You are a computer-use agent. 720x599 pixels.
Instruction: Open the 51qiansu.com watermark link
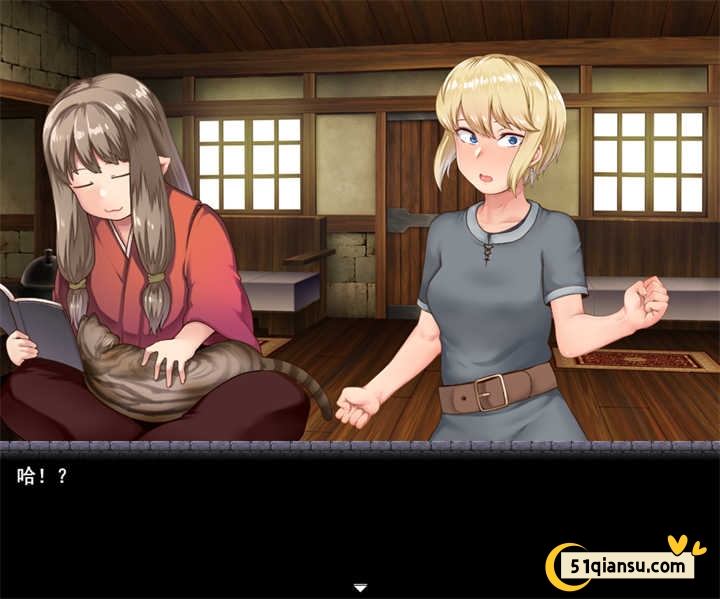coord(630,566)
